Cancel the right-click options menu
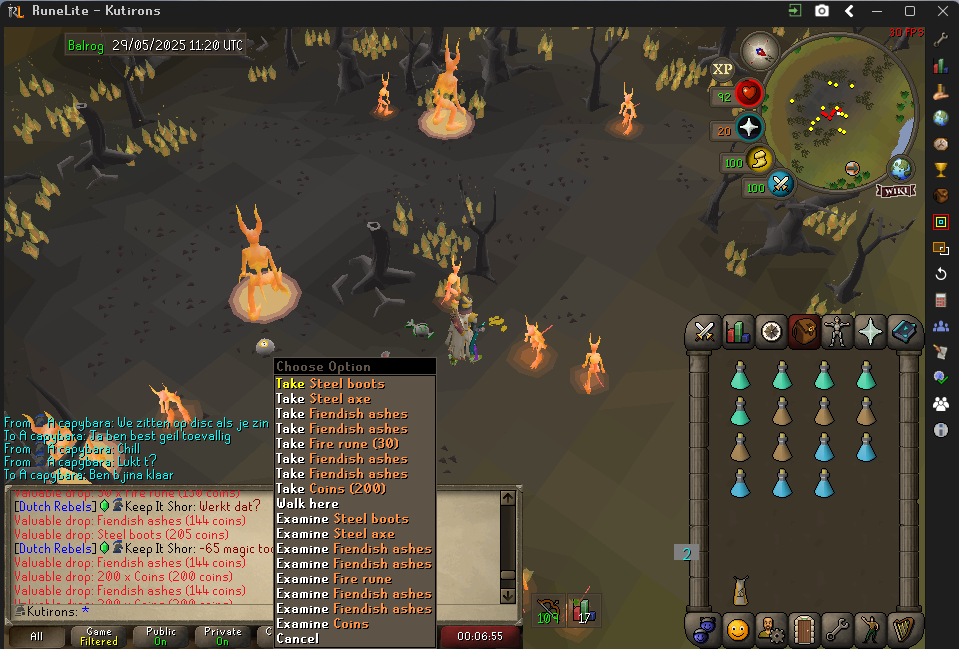 (297, 638)
